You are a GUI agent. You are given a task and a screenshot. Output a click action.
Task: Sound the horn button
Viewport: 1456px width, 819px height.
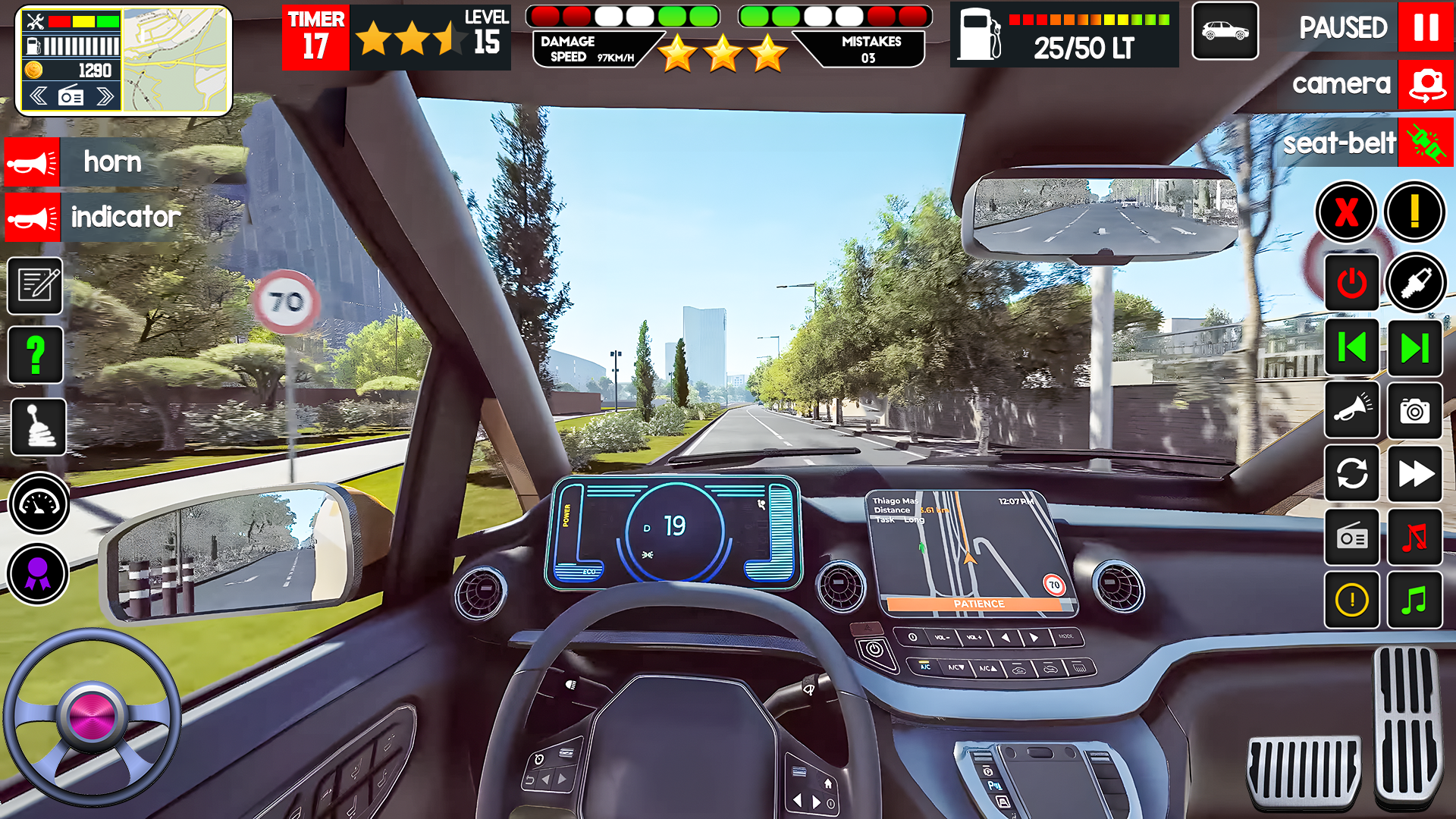[33, 162]
